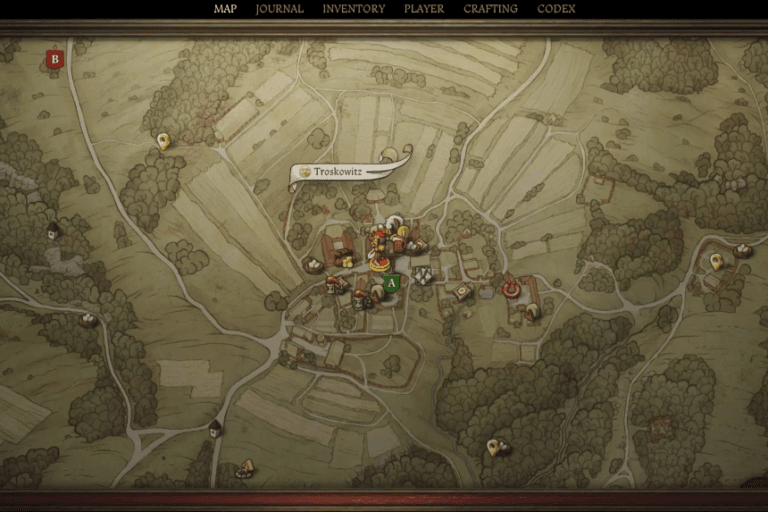This screenshot has height=512, width=768.
Task: Click the Map tab
Action: 225,9
